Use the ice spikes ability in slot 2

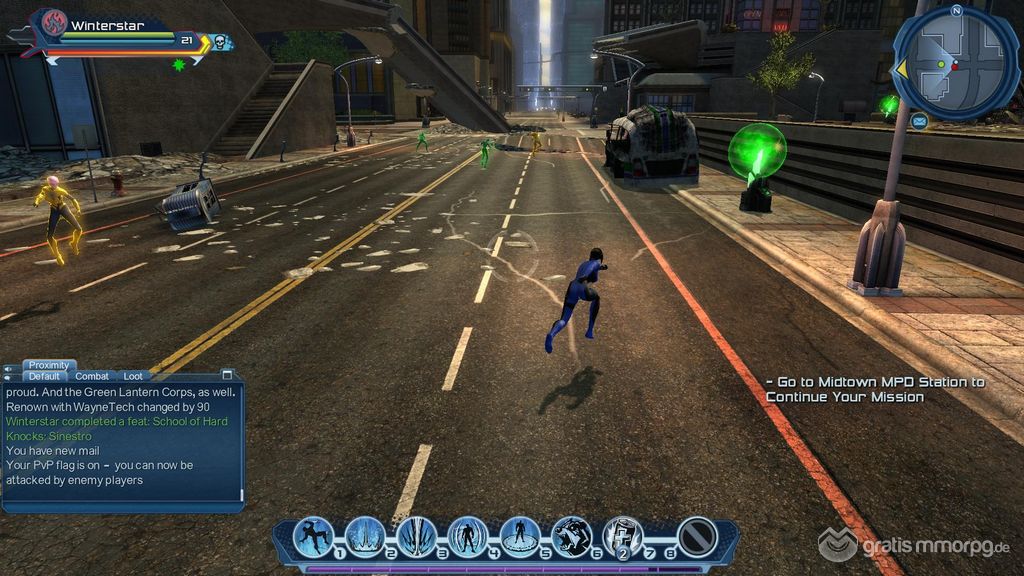[x=365, y=537]
